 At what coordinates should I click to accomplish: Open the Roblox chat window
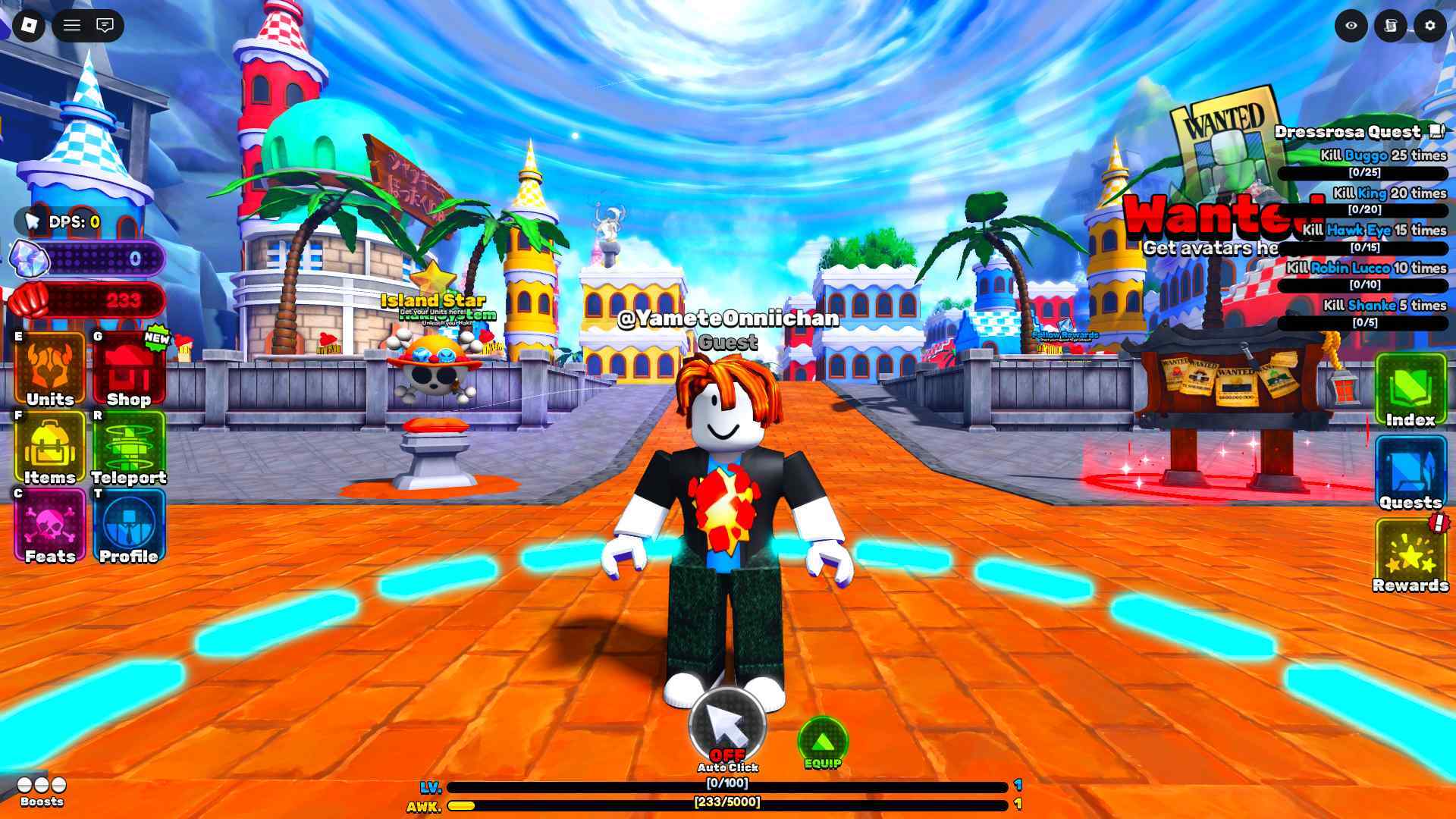pos(105,26)
